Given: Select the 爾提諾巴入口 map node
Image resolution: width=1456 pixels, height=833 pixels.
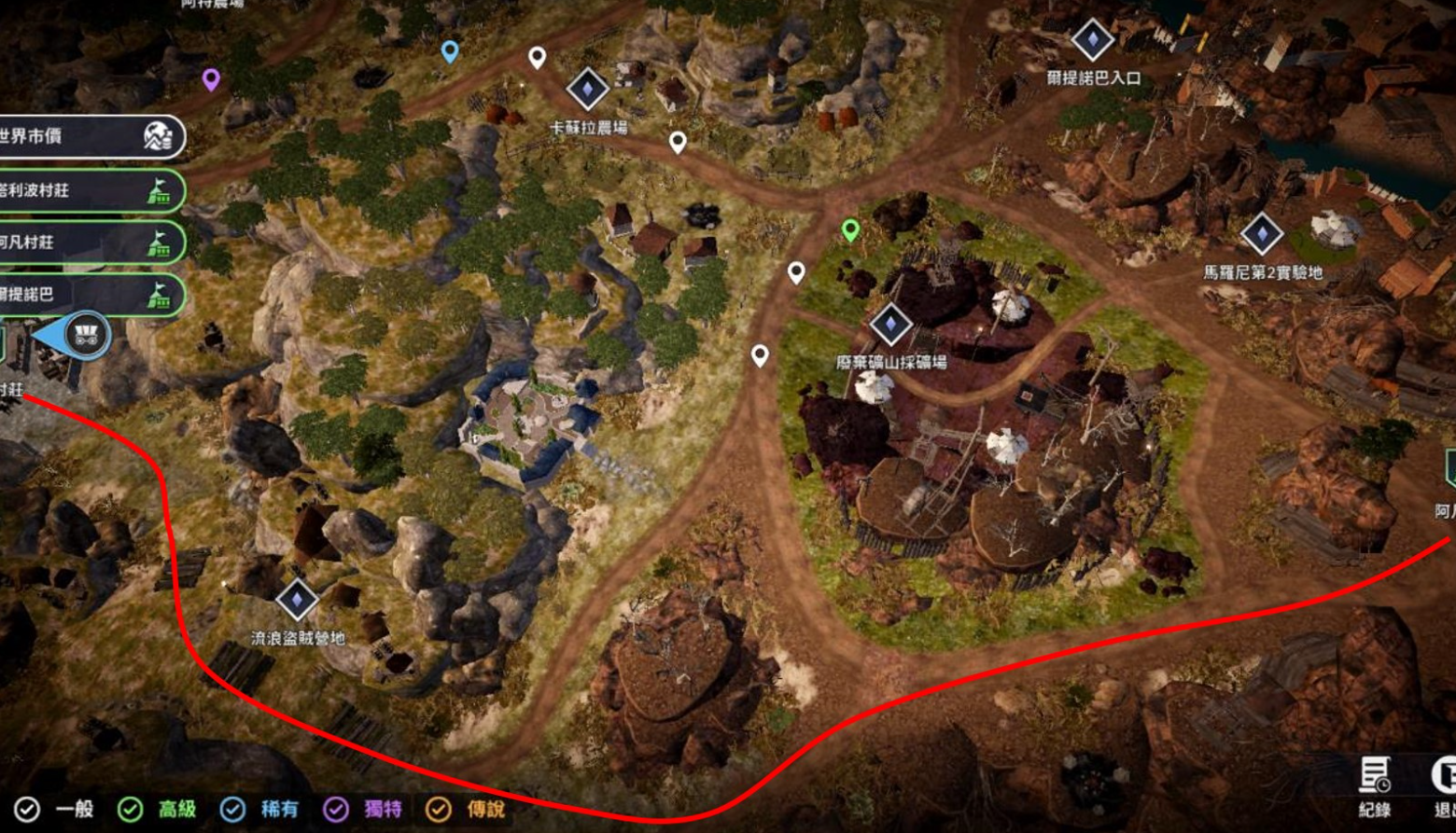Looking at the screenshot, I should (1092, 40).
